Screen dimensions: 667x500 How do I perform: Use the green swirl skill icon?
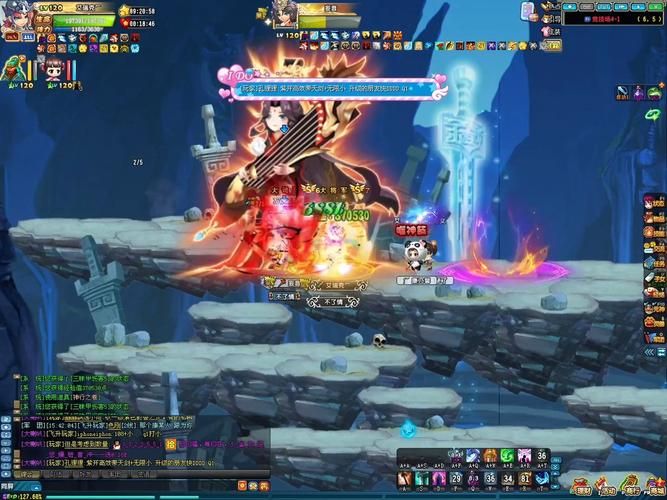507,457
